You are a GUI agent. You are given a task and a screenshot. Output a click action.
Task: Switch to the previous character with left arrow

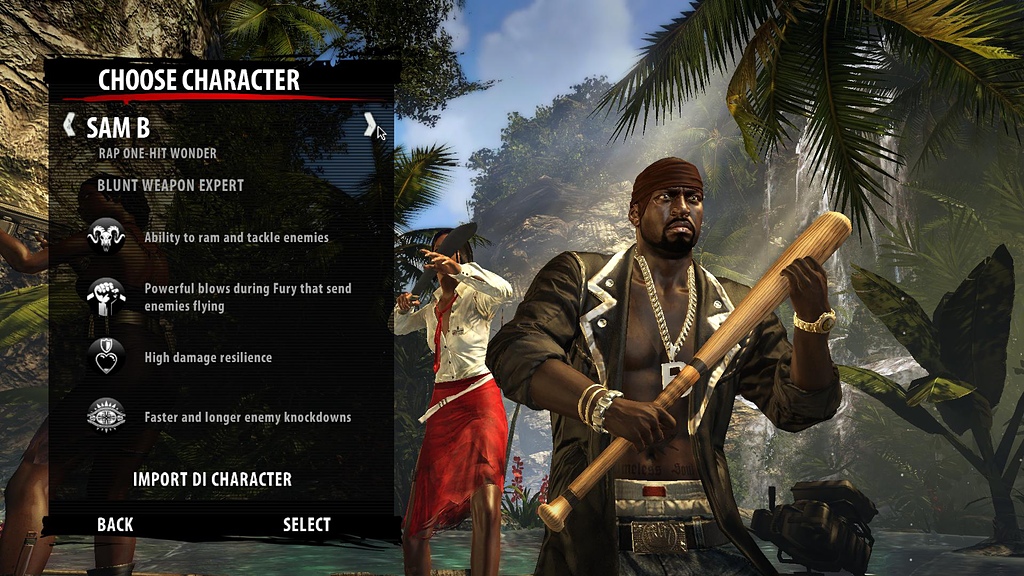pyautogui.click(x=69, y=126)
